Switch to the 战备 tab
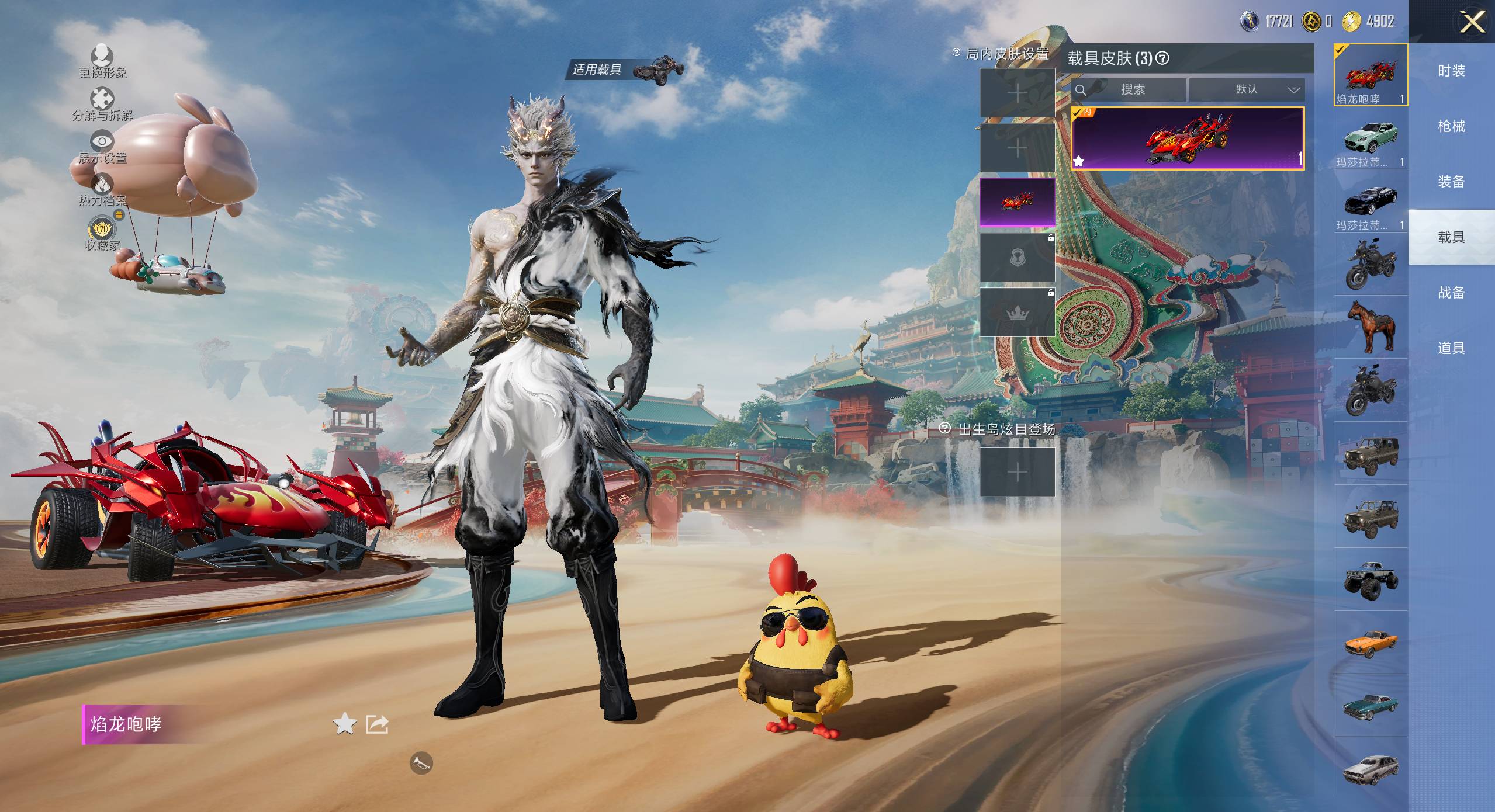Image resolution: width=1495 pixels, height=812 pixels. [1451, 293]
